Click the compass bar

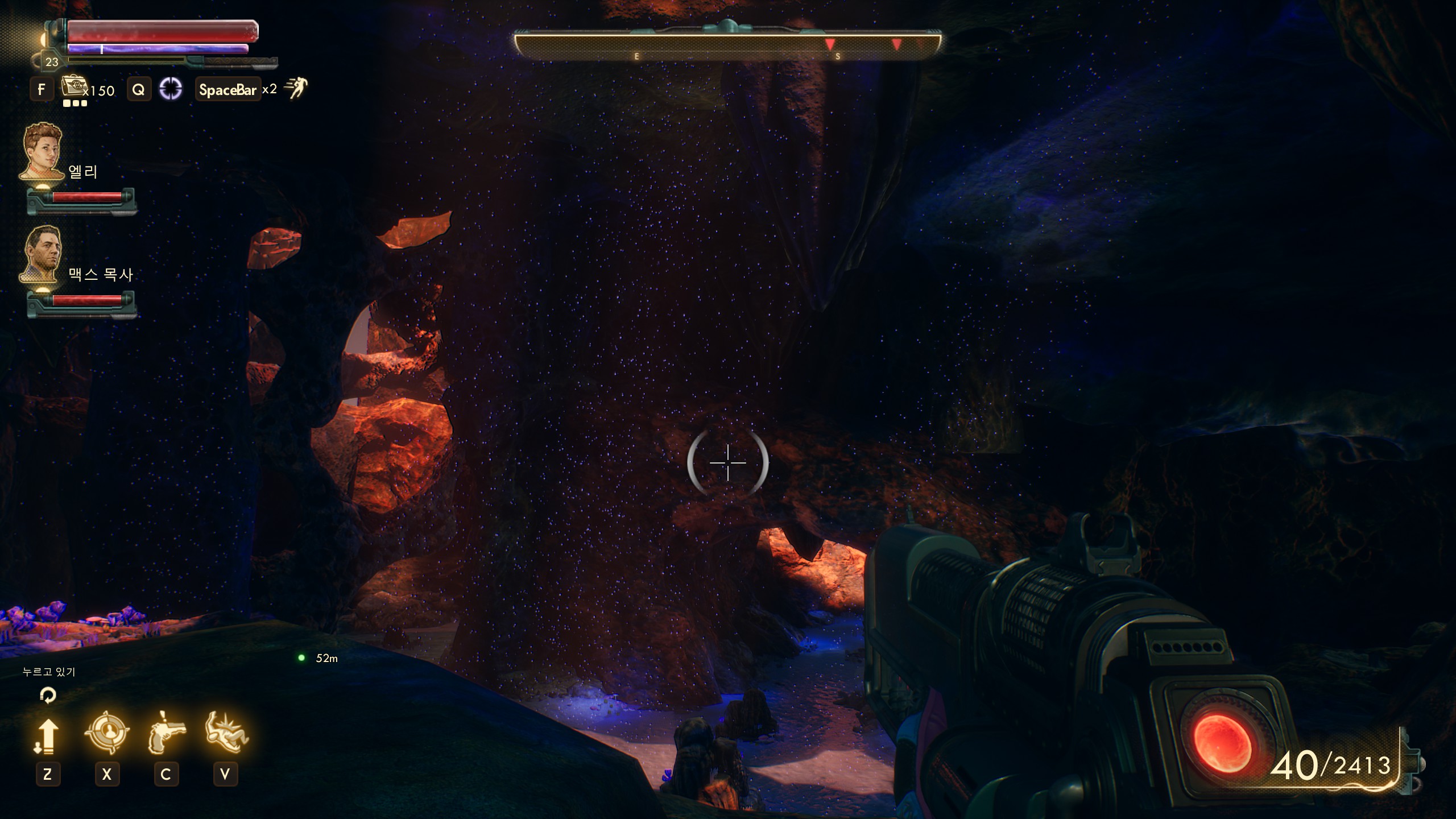[x=727, y=45]
